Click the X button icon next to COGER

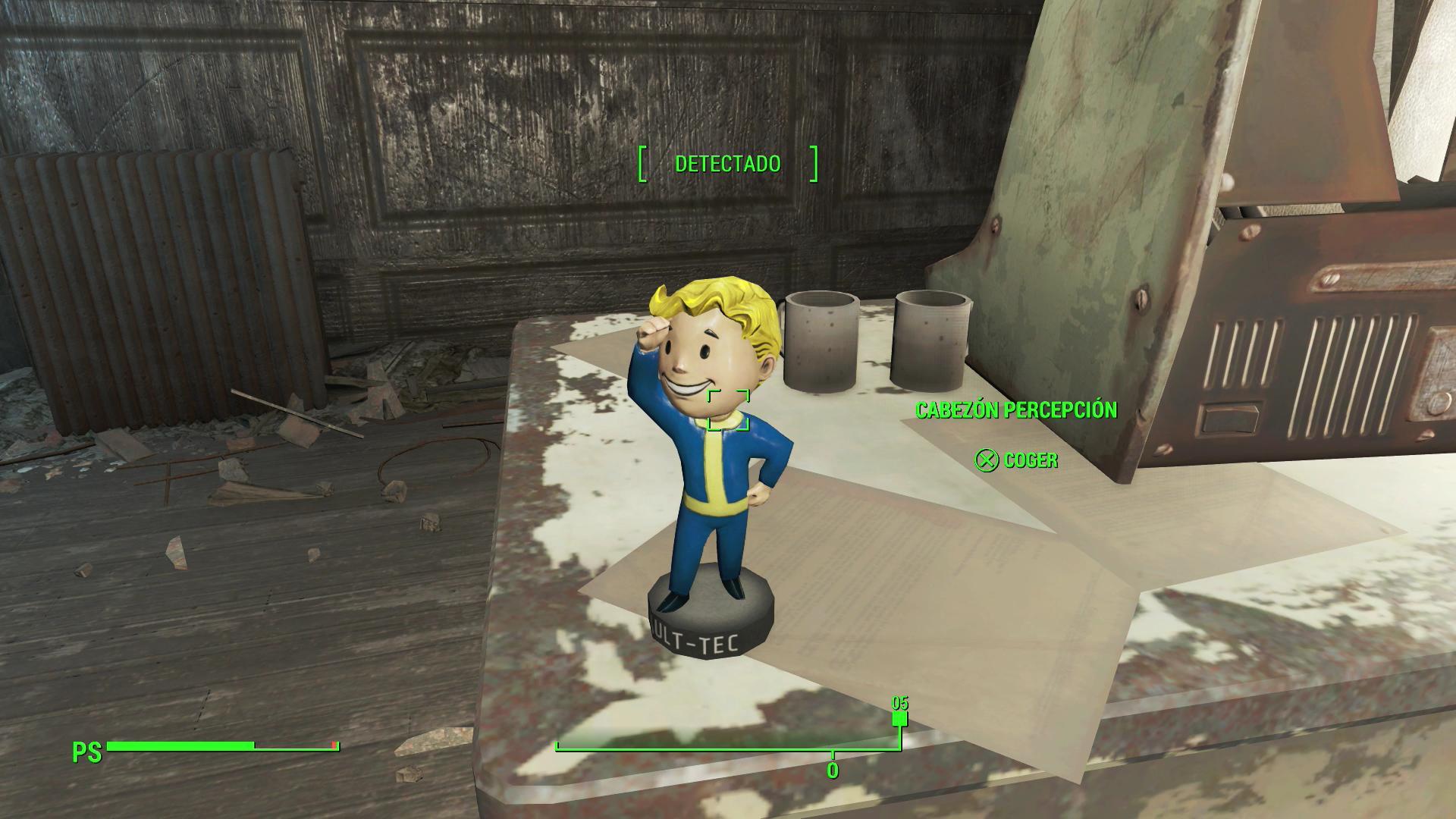click(986, 459)
